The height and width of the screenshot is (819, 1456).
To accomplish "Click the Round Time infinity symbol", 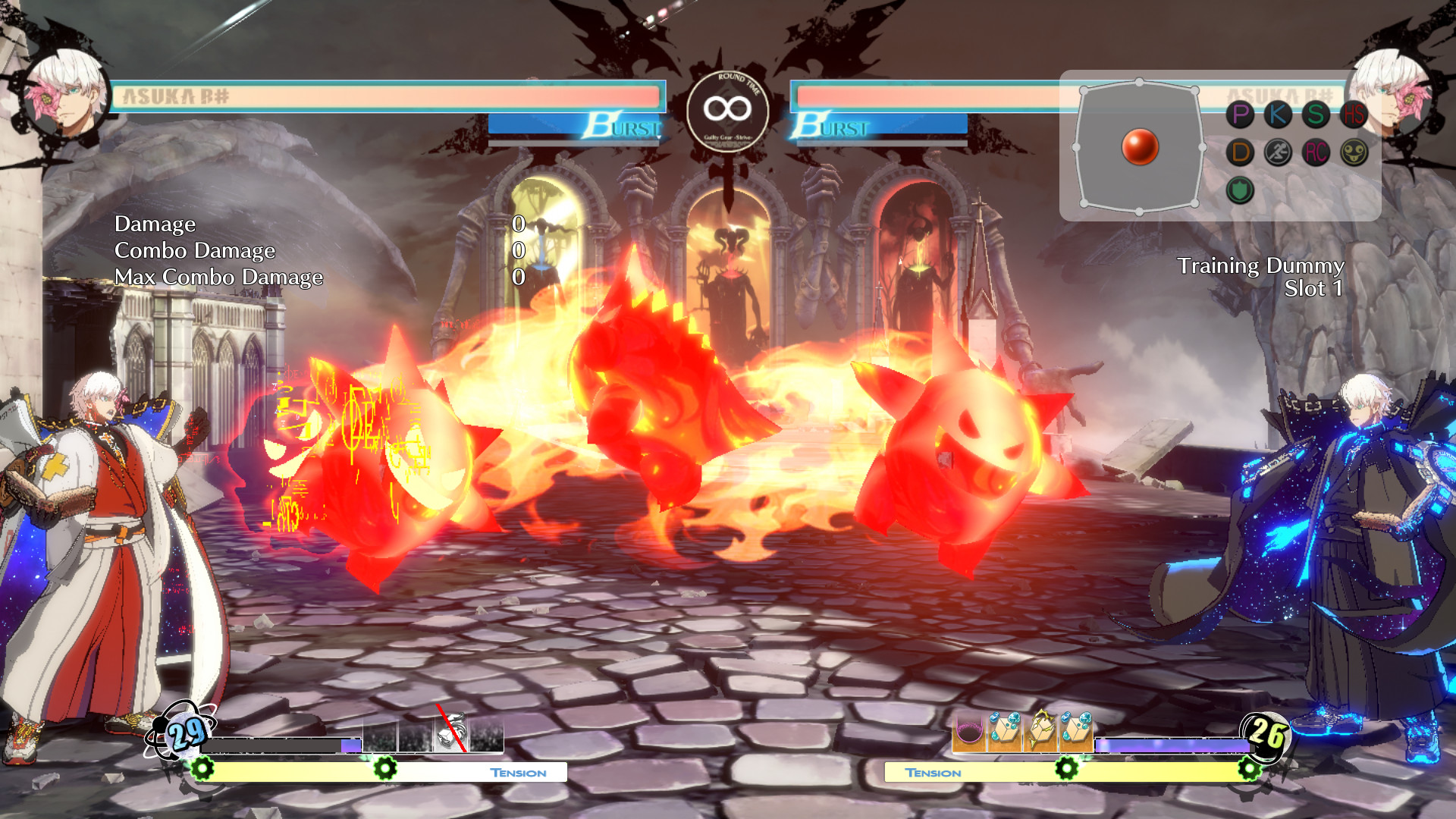I will click(x=728, y=108).
